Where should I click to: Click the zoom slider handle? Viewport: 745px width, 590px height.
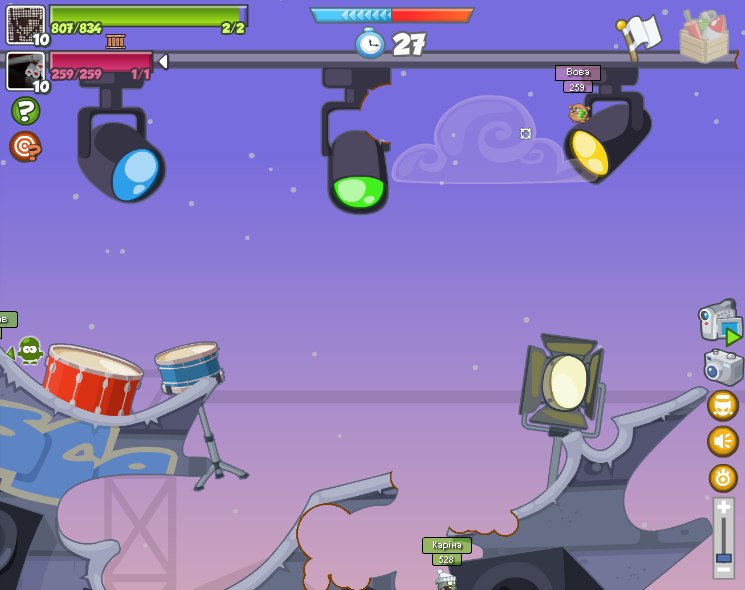point(723,556)
